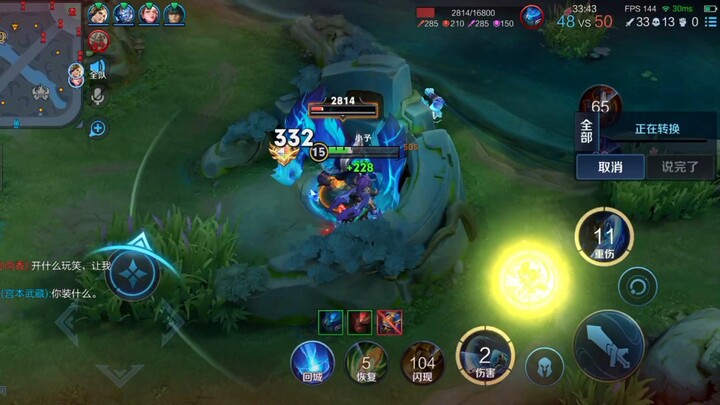Screen dimensions: 720x405
Task: Tap the circular refresh arrow button
Action: click(637, 289)
